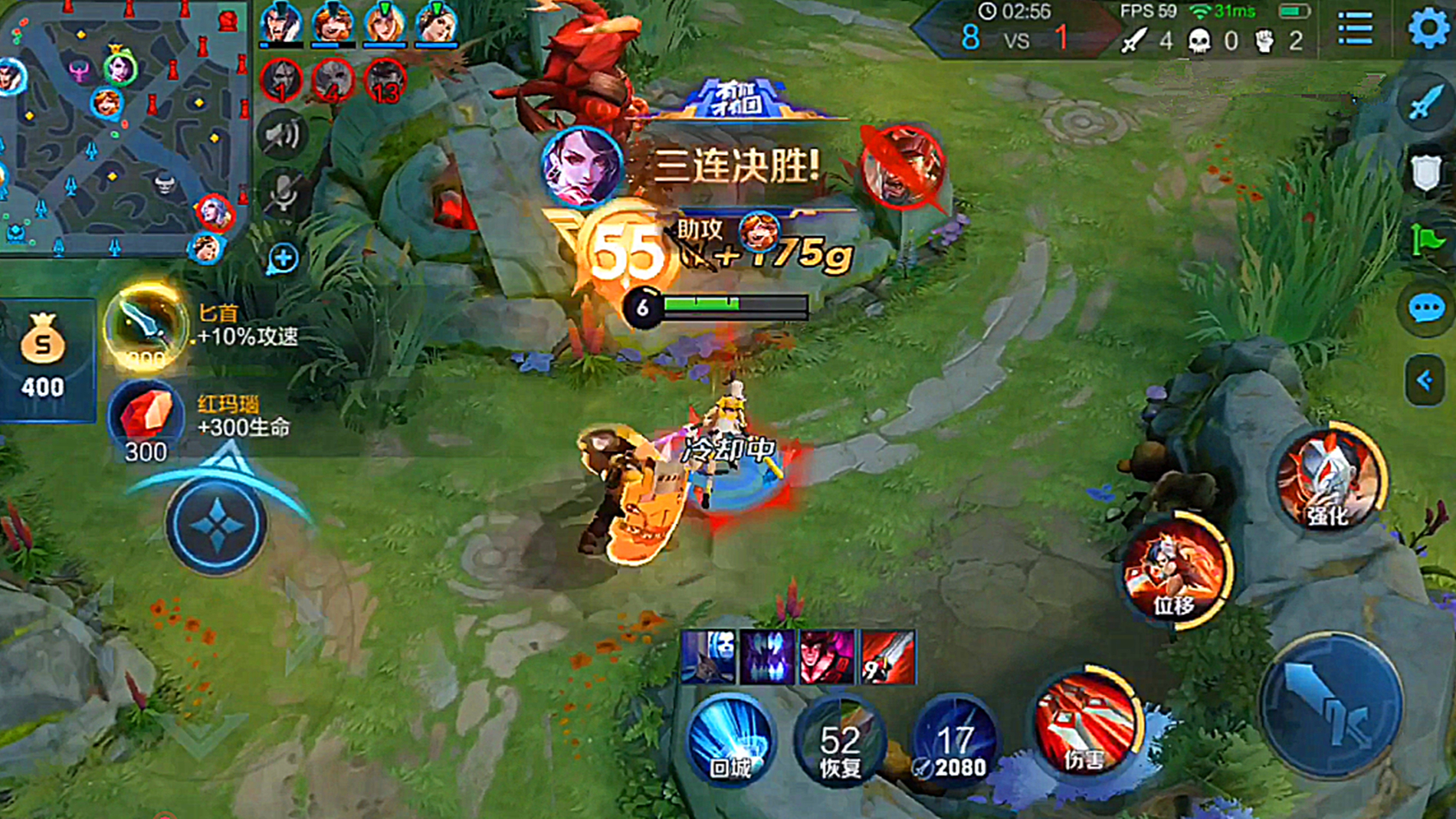This screenshot has width=1456, height=819.
Task: Cast the 位移 dash skill
Action: coord(1175,572)
